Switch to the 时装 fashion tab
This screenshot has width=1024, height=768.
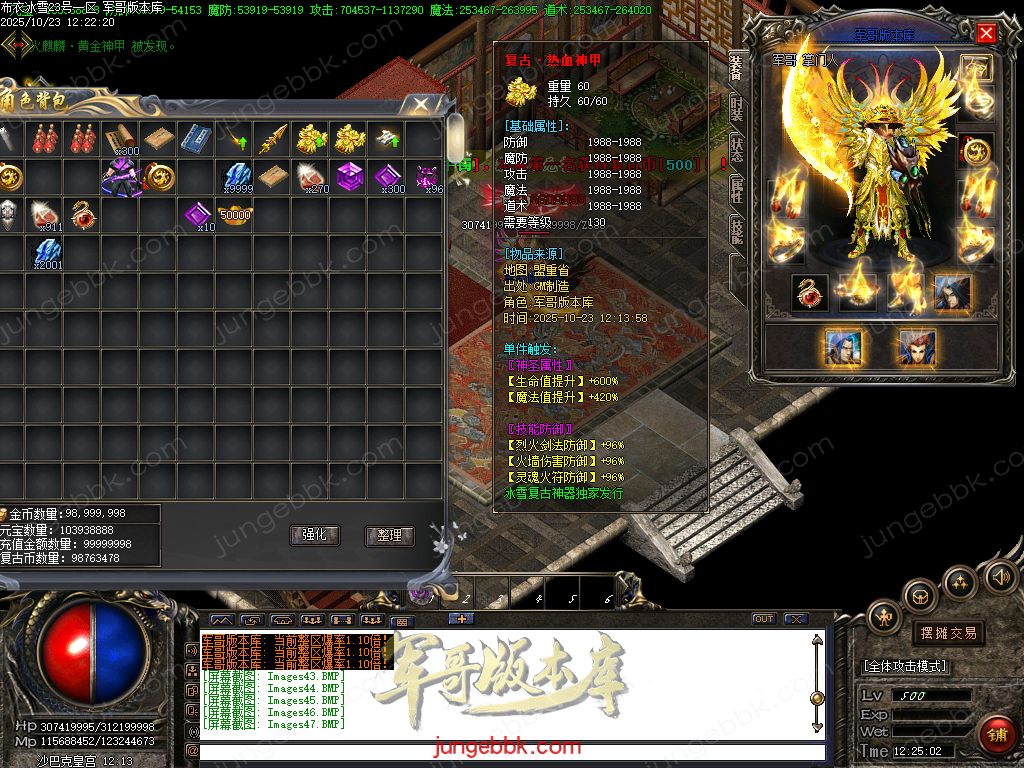point(737,106)
